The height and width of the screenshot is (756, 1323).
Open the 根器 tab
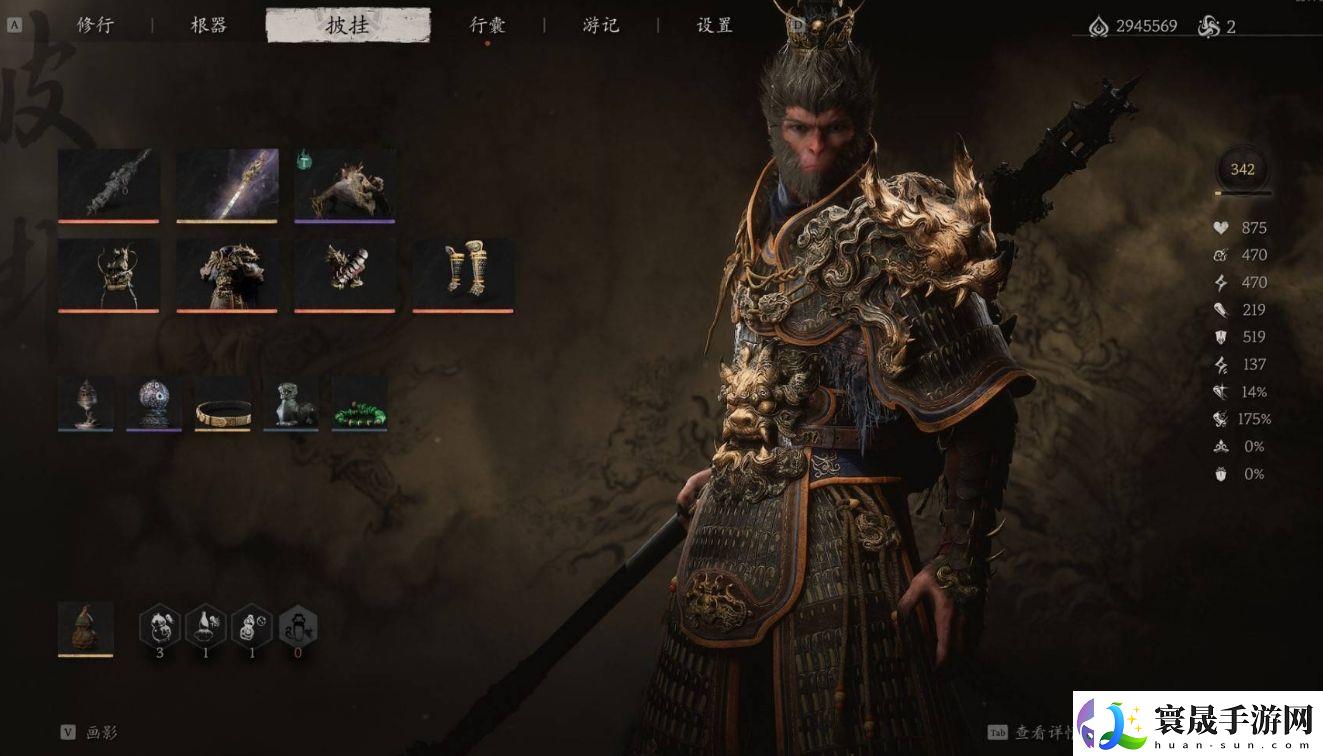pos(208,25)
